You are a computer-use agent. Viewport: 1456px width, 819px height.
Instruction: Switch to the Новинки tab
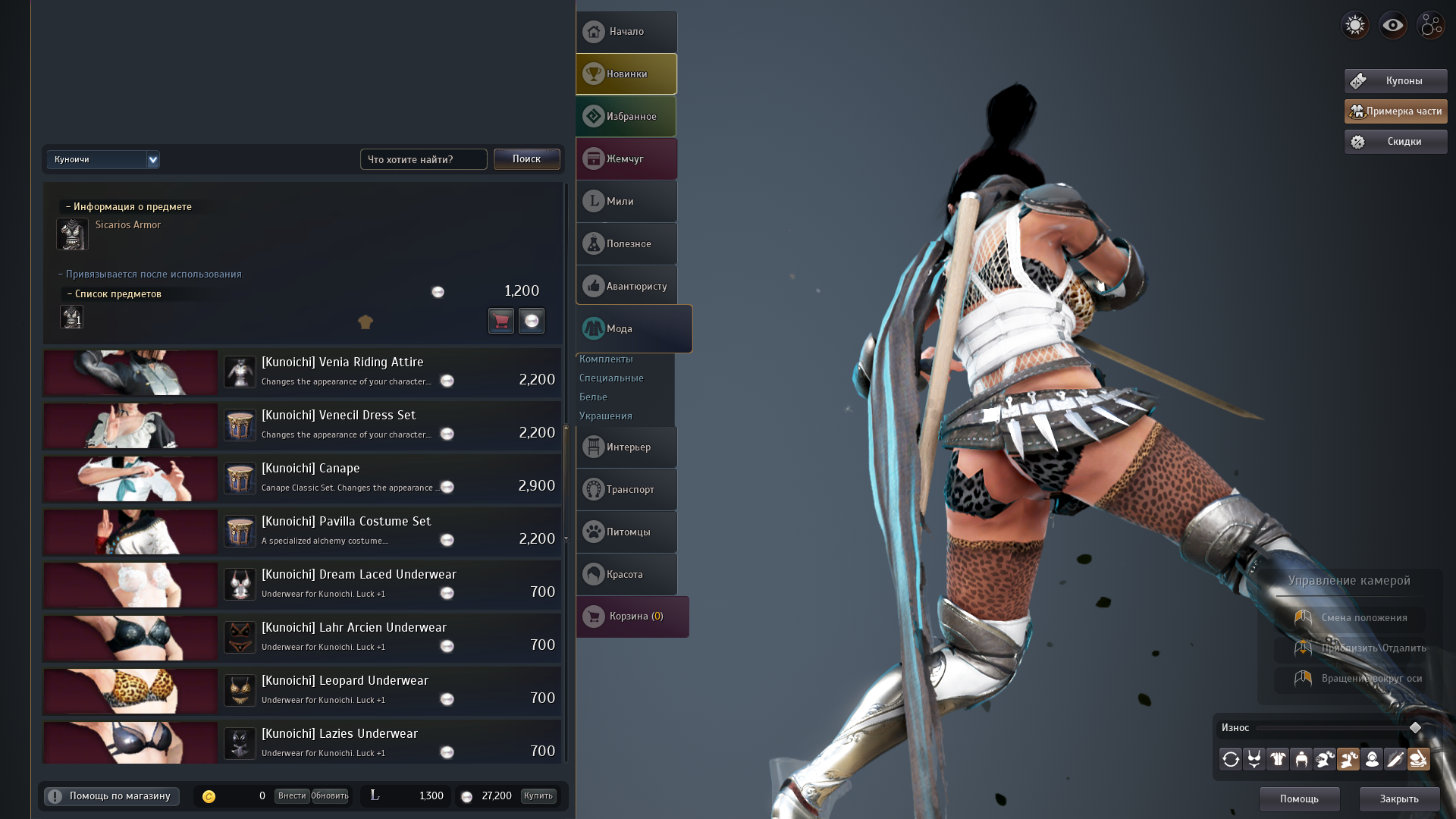tap(626, 74)
